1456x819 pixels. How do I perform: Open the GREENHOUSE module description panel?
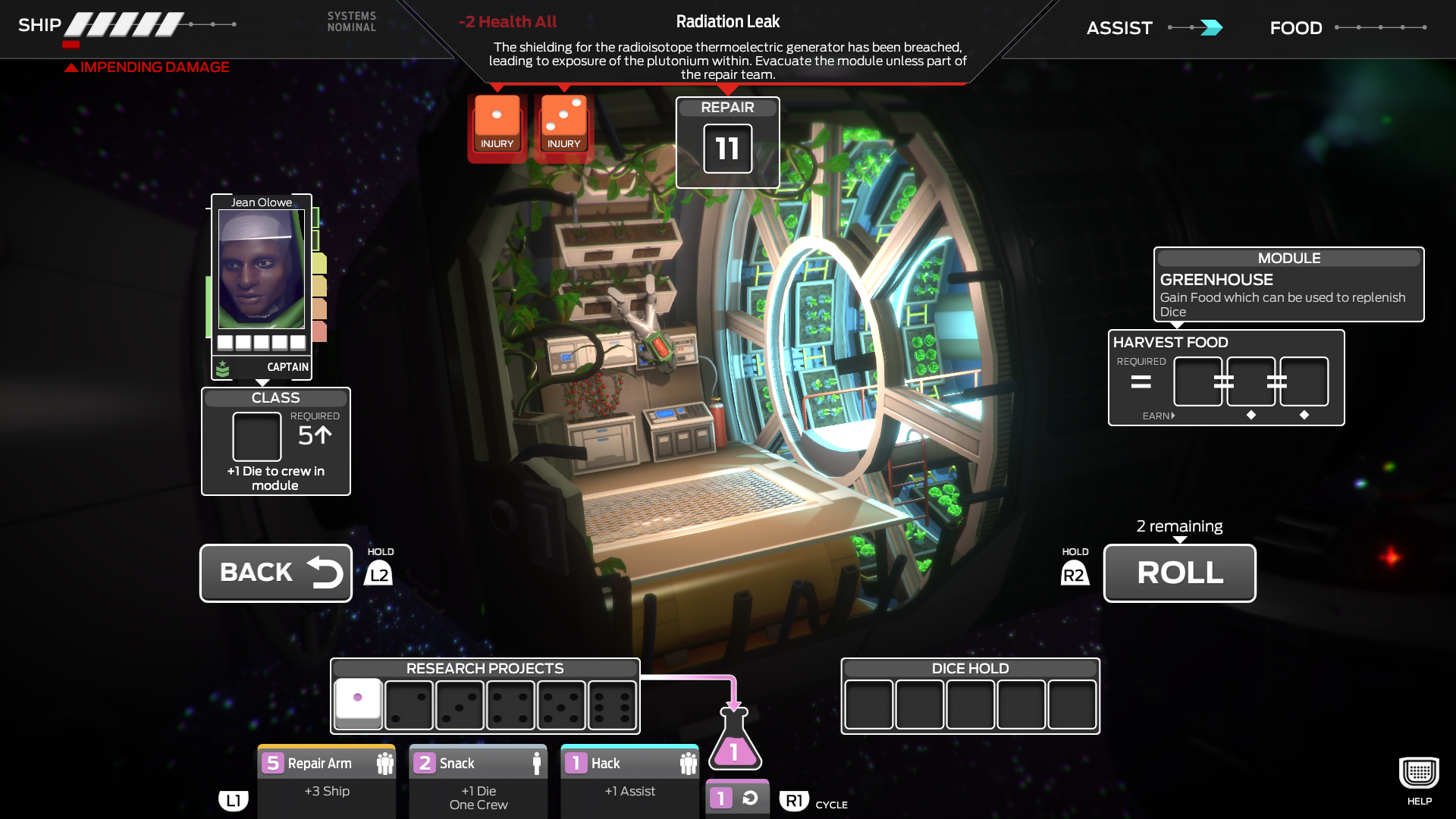(1288, 284)
